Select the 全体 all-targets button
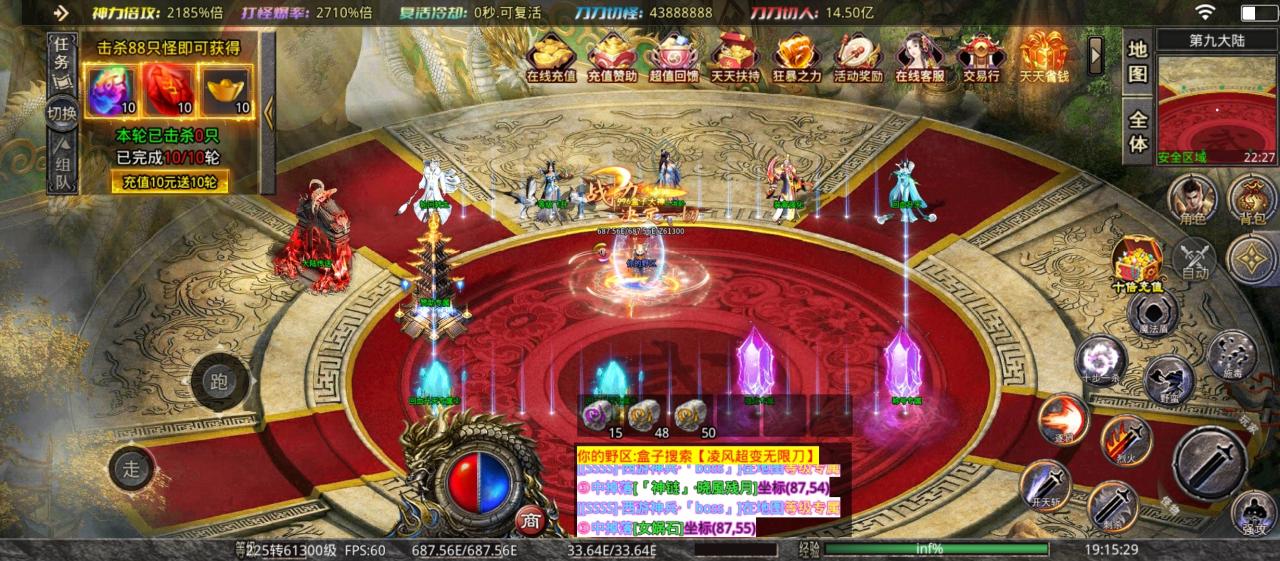The width and height of the screenshot is (1280, 561). tap(1138, 130)
